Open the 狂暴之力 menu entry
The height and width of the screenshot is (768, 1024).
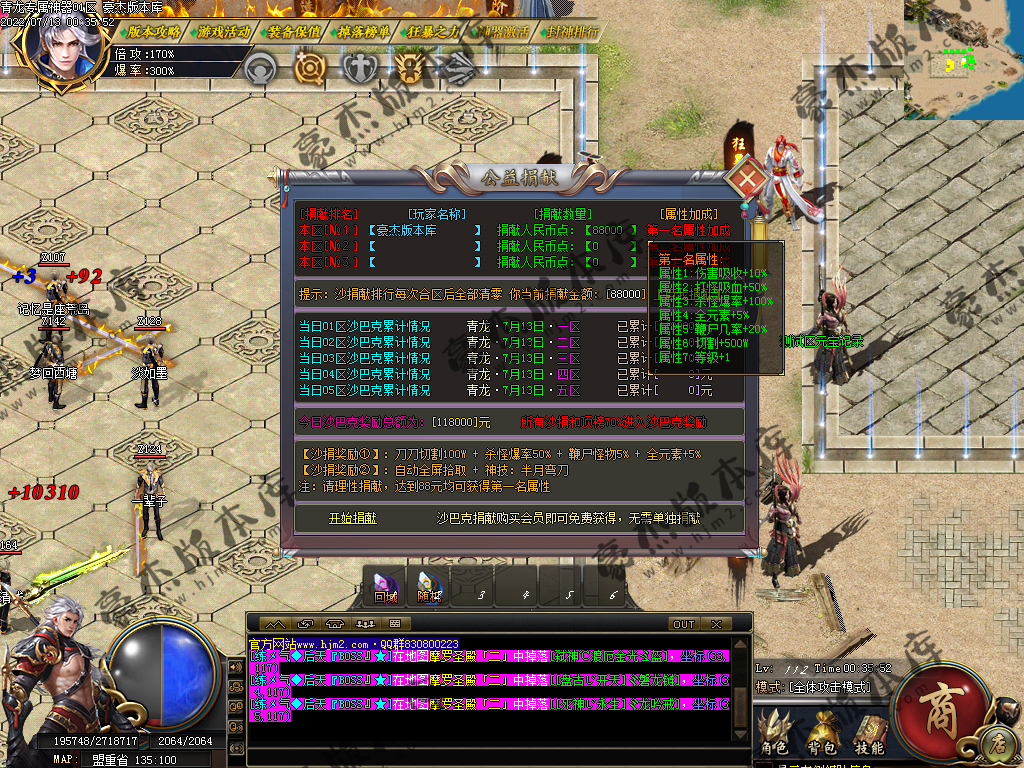point(433,31)
